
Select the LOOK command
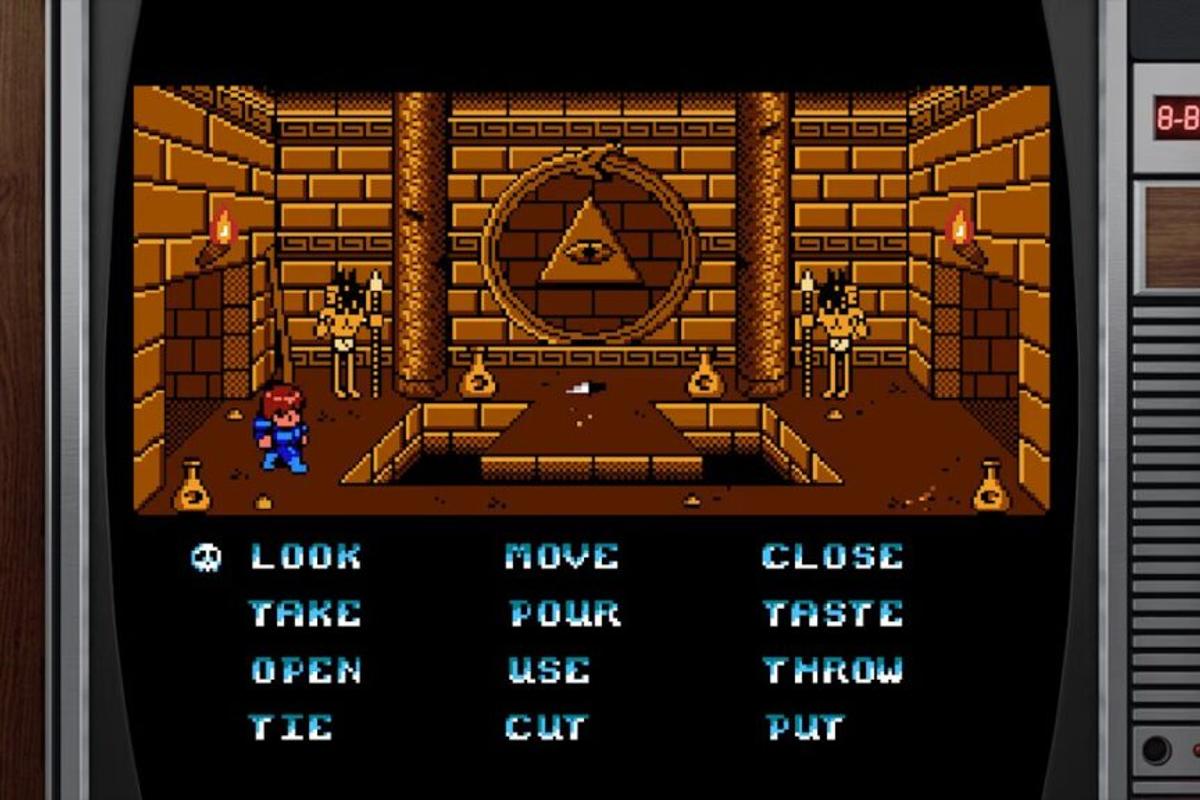(305, 556)
